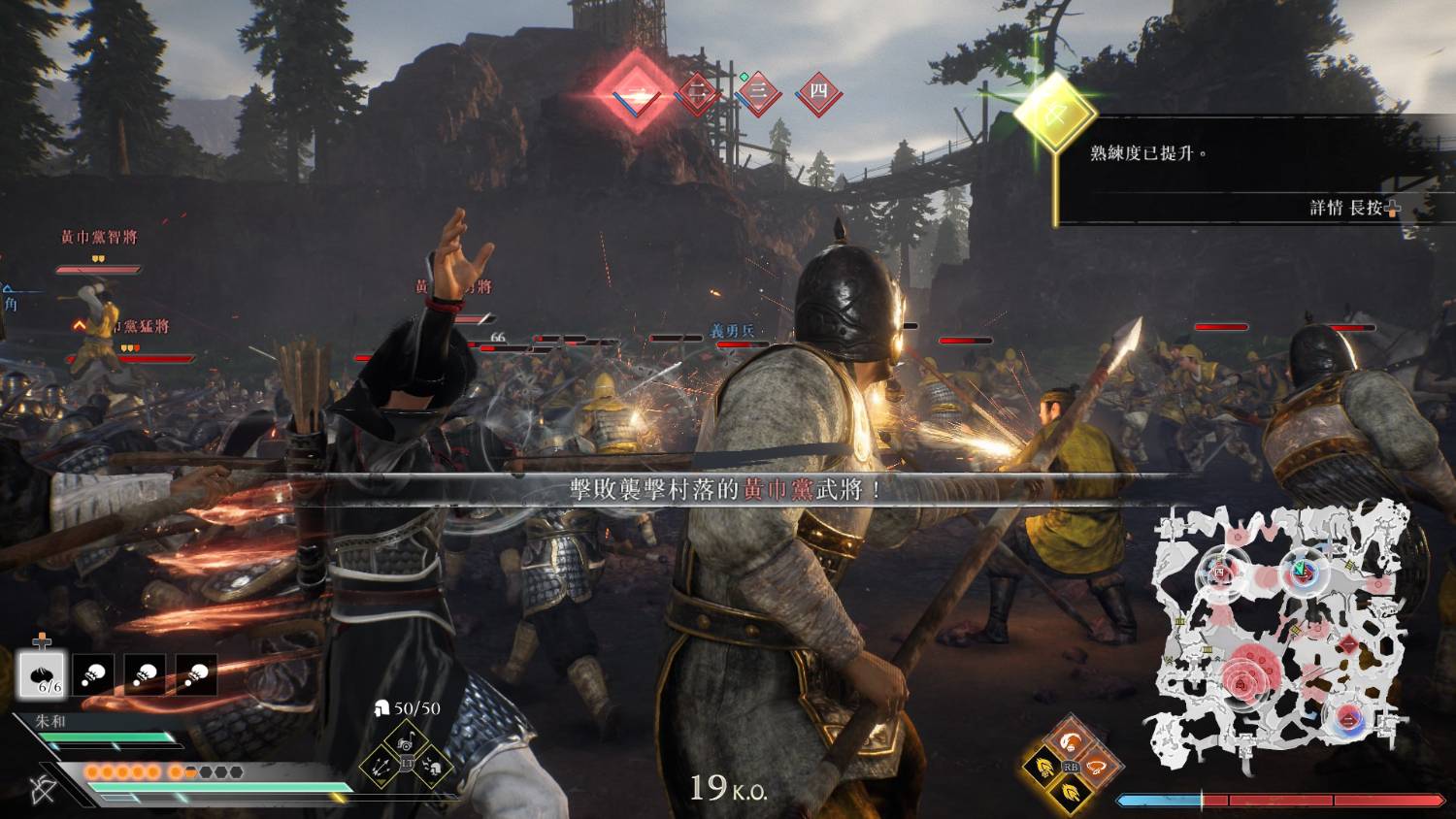Select the 朱和 character name plate
The image size is (1456, 819).
50,722
